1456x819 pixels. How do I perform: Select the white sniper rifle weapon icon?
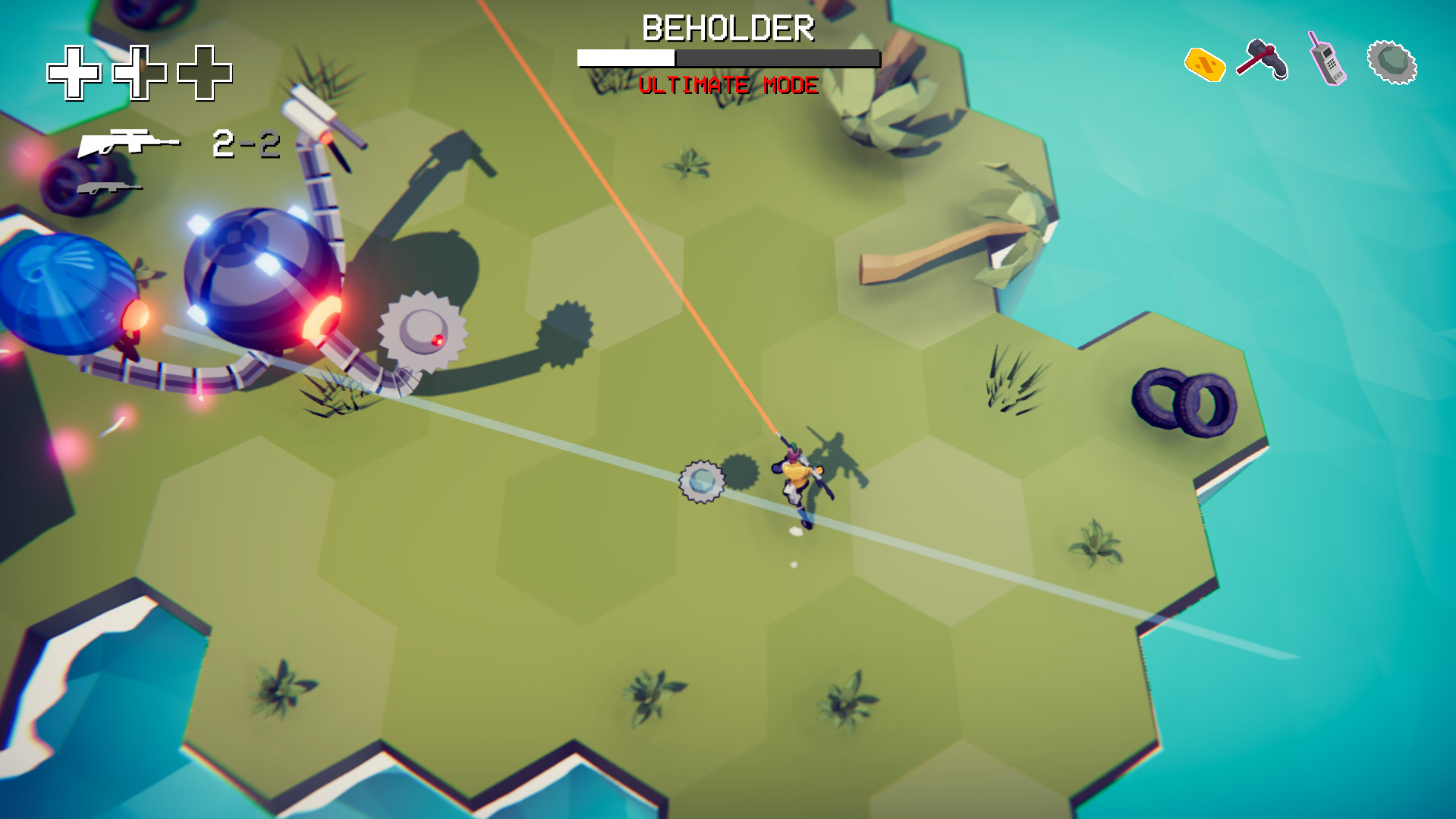pos(129,142)
